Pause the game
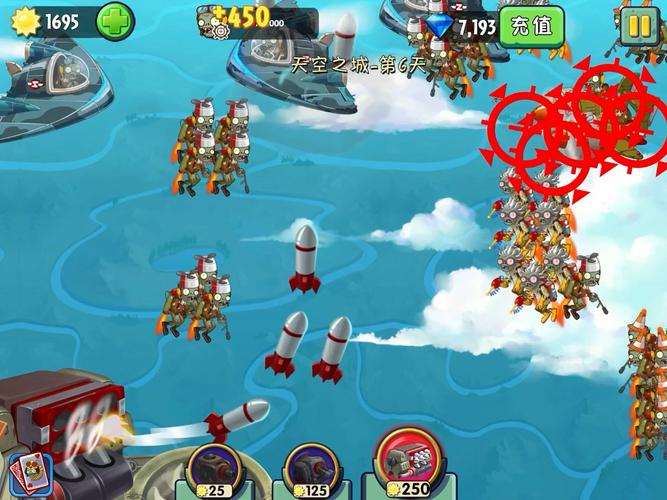Screen dimensions: 667x500 pyautogui.click(x=638, y=26)
